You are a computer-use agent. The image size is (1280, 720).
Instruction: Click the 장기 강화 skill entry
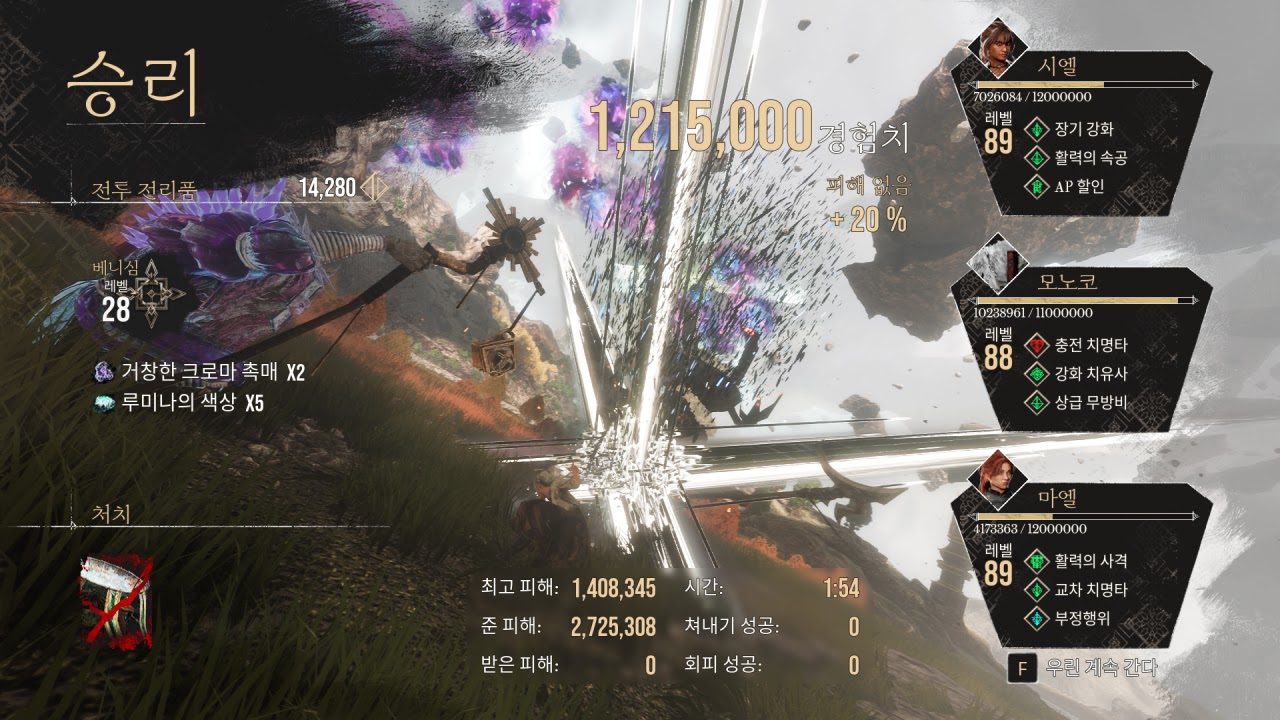tap(1082, 129)
